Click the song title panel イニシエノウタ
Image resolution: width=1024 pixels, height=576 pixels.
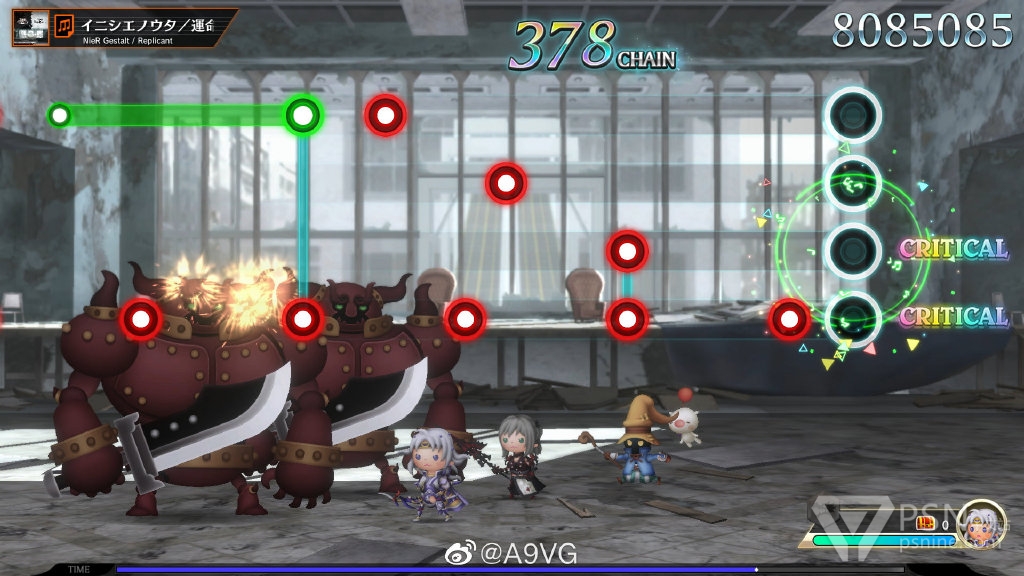pyautogui.click(x=150, y=25)
